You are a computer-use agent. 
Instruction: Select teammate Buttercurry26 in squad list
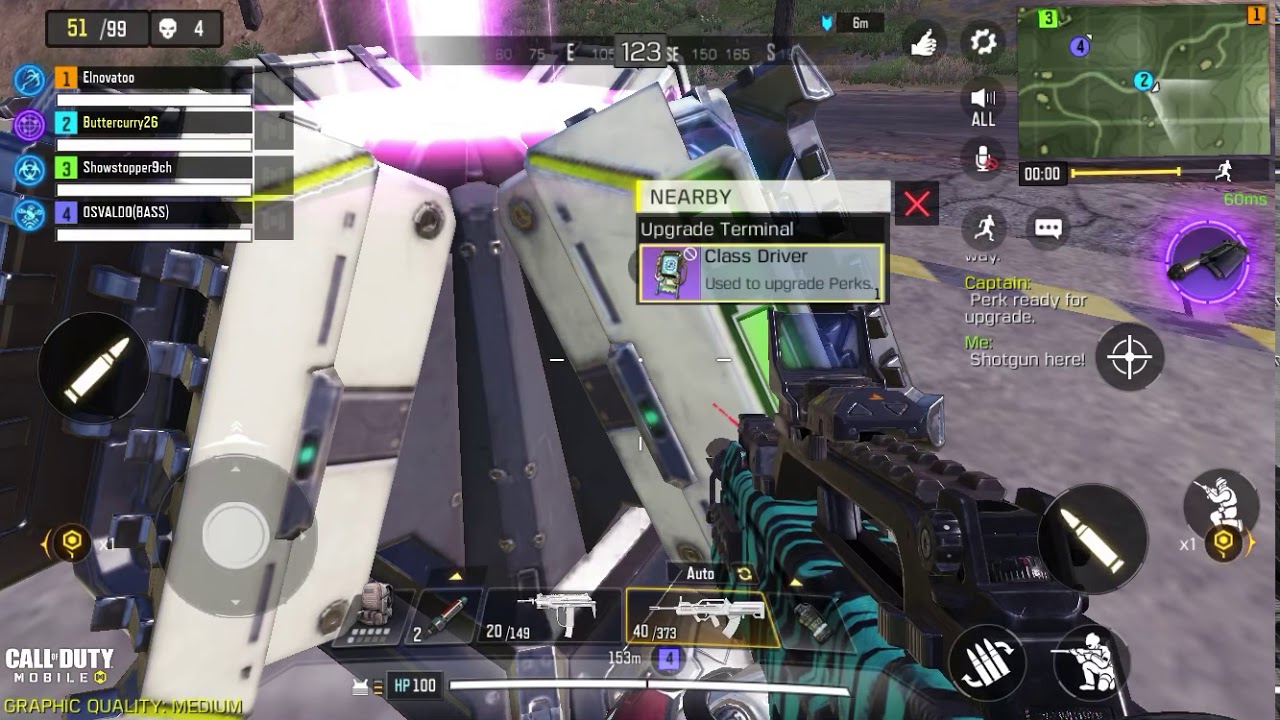pyautogui.click(x=152, y=123)
